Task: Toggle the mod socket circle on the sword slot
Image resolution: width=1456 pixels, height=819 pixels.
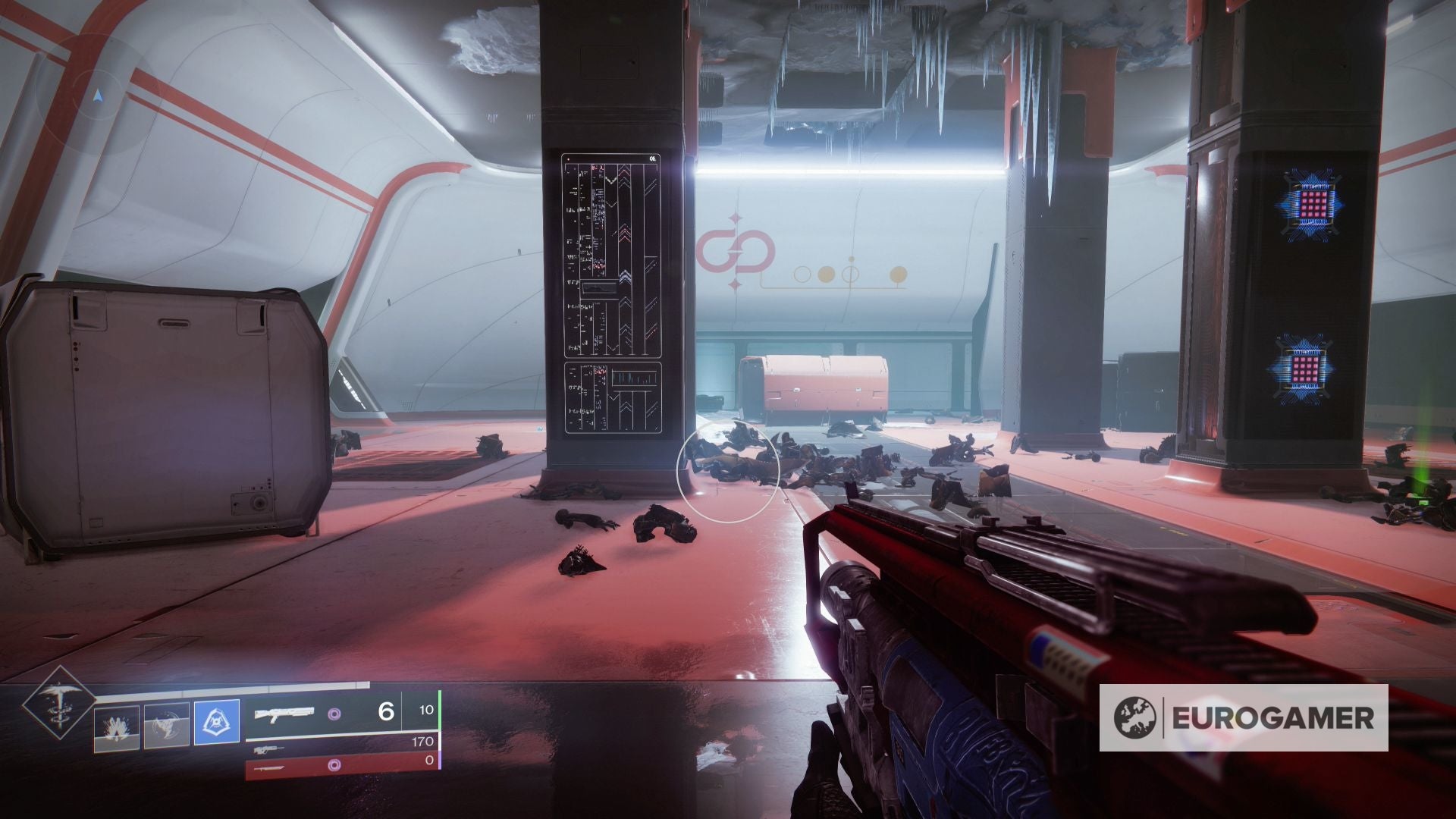Action: click(x=336, y=766)
